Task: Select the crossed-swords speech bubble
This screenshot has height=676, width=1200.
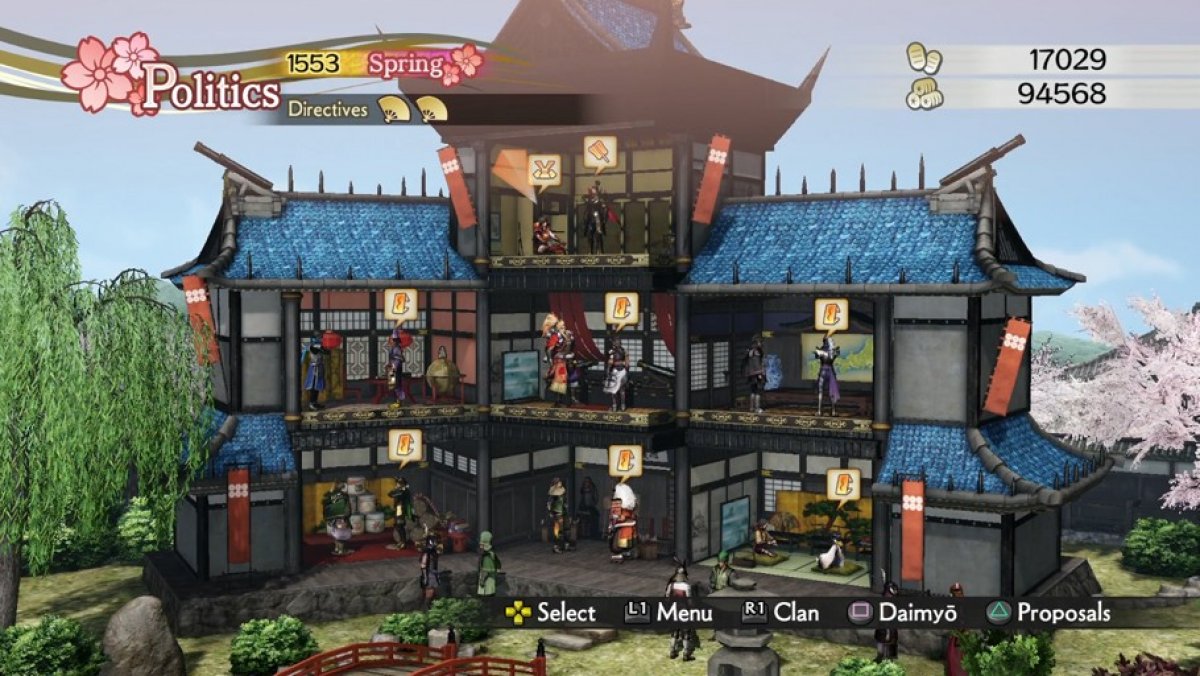Action: 544,170
